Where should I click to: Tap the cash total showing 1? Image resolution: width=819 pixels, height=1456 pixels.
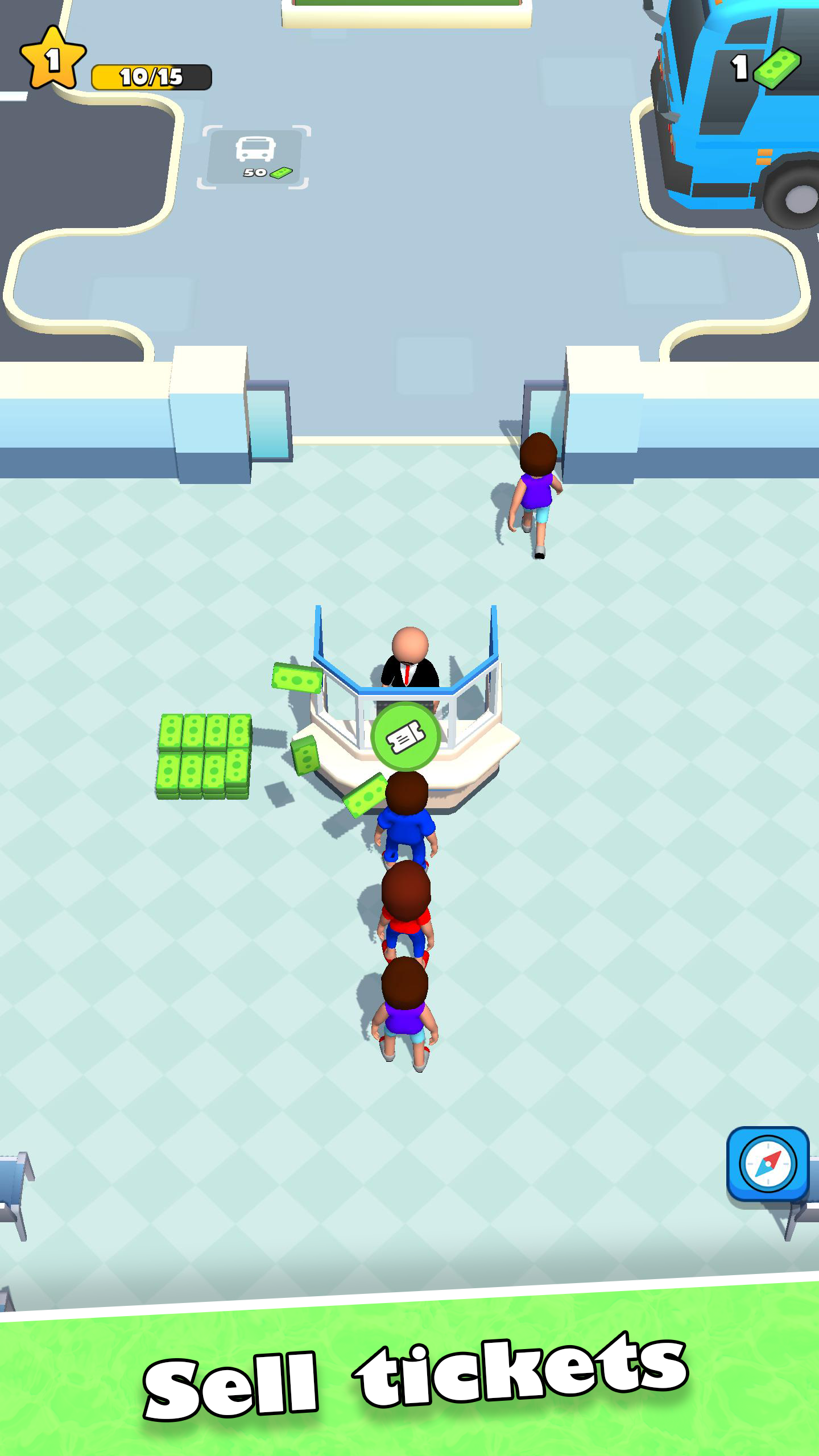(739, 68)
